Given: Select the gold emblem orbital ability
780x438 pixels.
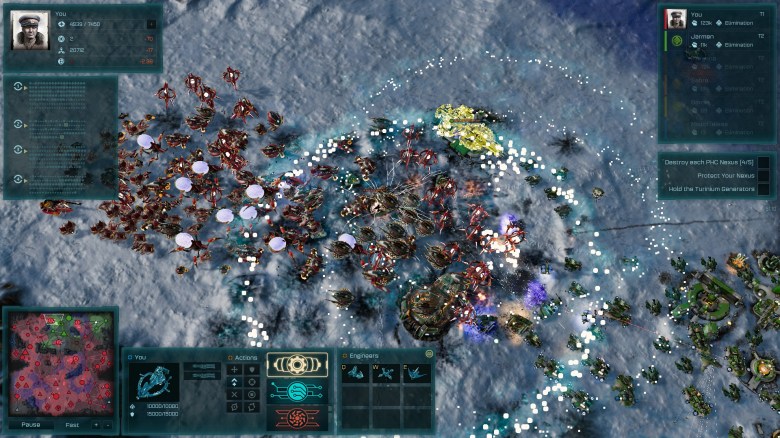Looking at the screenshot, I should pos(296,365).
